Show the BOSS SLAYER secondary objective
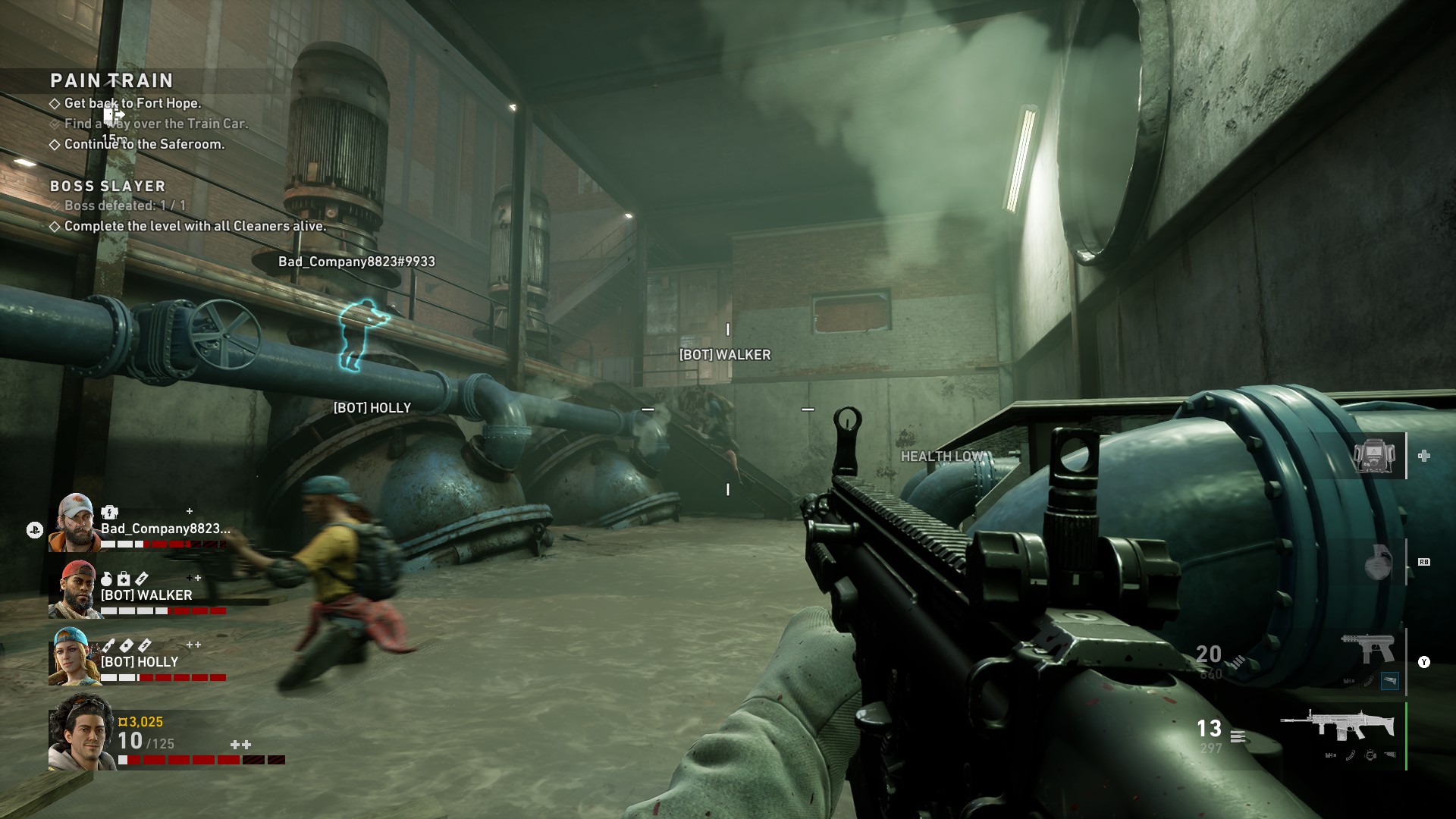The width and height of the screenshot is (1456, 819). [108, 186]
